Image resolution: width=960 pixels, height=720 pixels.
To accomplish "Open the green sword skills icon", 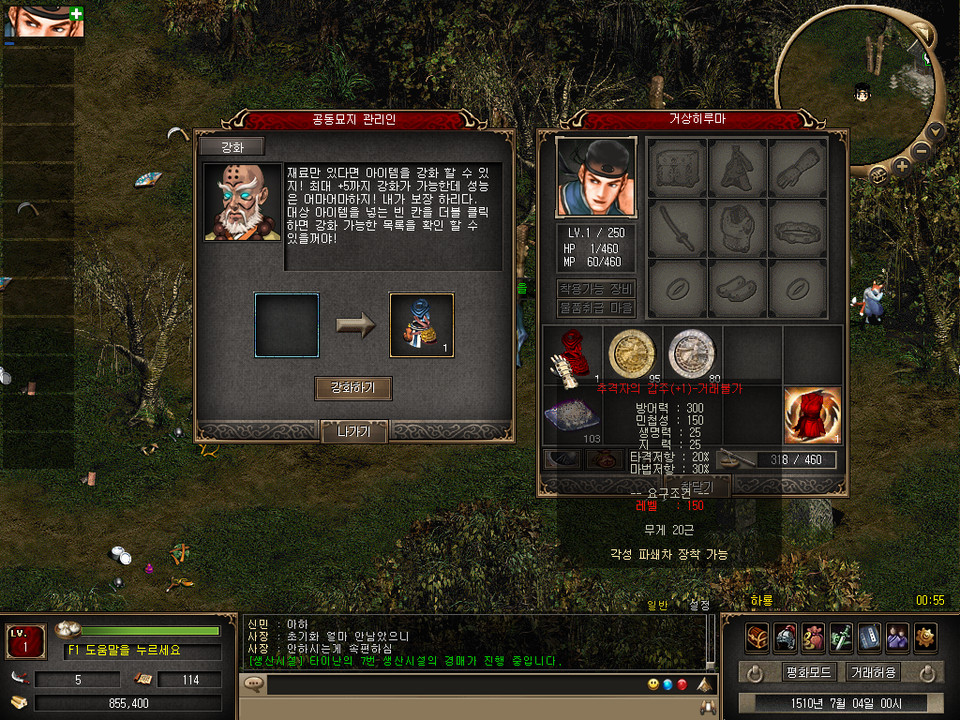I will tap(842, 637).
